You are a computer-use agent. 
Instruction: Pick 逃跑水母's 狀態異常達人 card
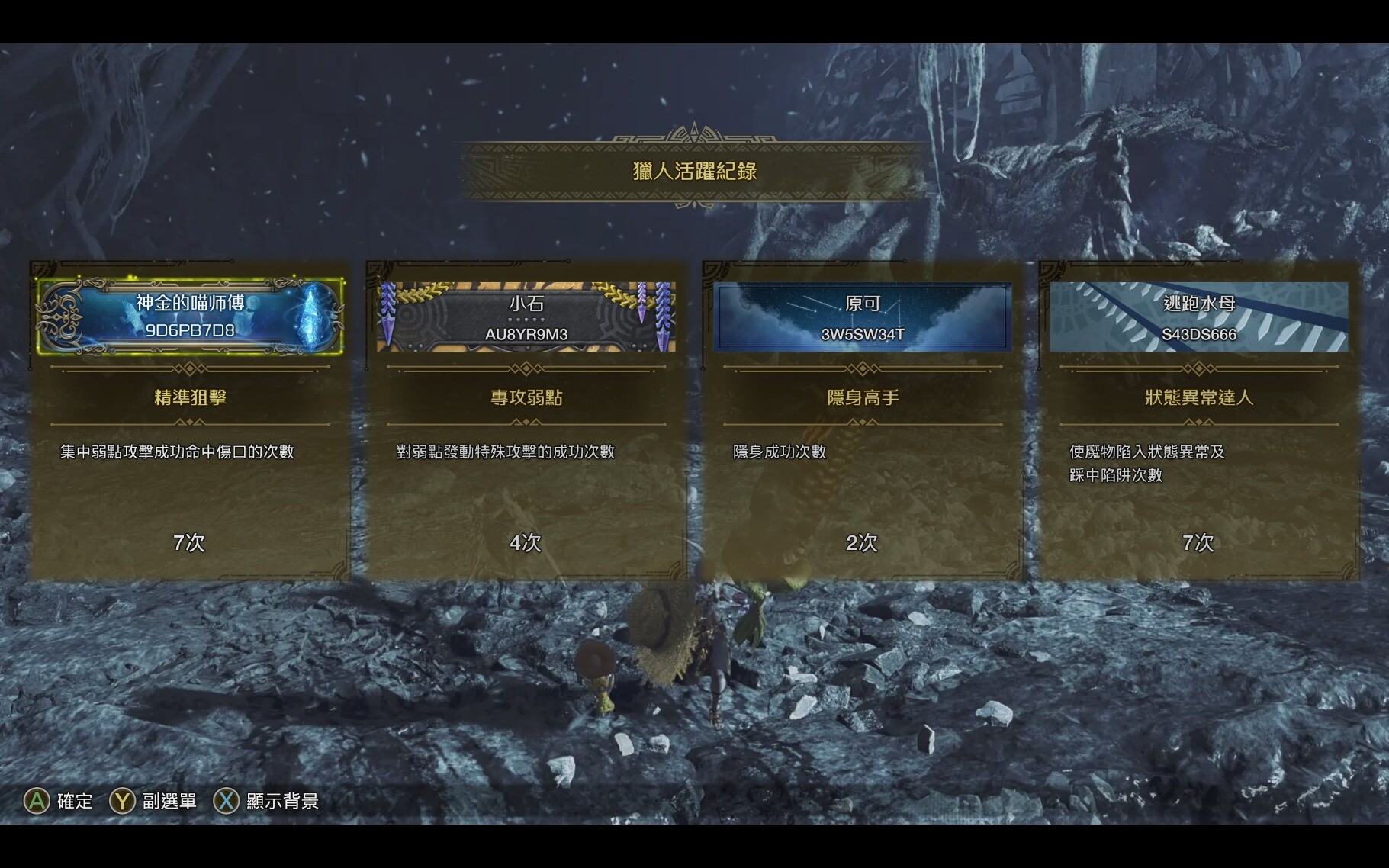pyautogui.click(x=1199, y=420)
